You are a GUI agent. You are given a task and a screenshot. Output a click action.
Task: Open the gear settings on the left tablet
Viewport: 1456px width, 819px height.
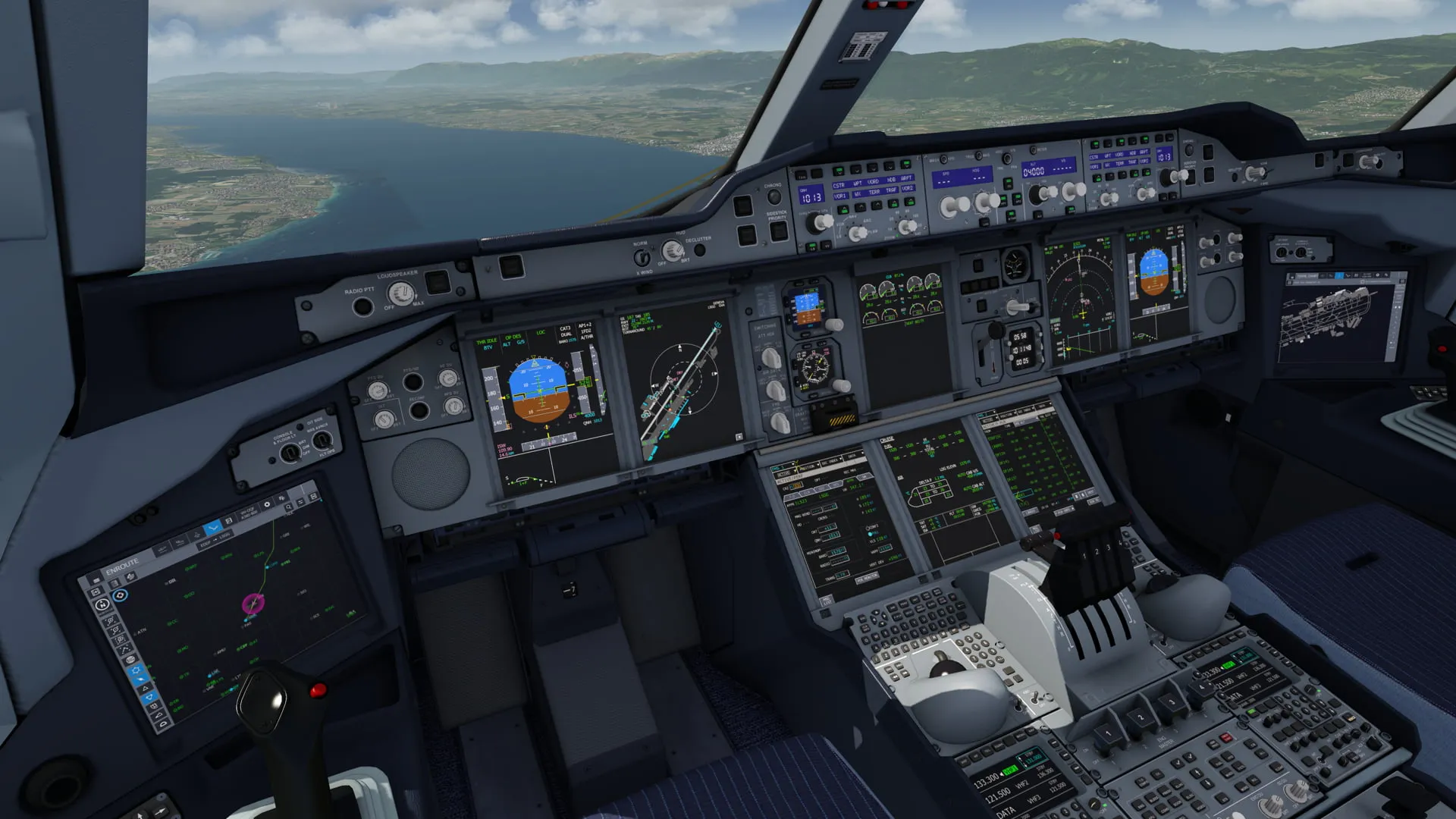point(266,505)
